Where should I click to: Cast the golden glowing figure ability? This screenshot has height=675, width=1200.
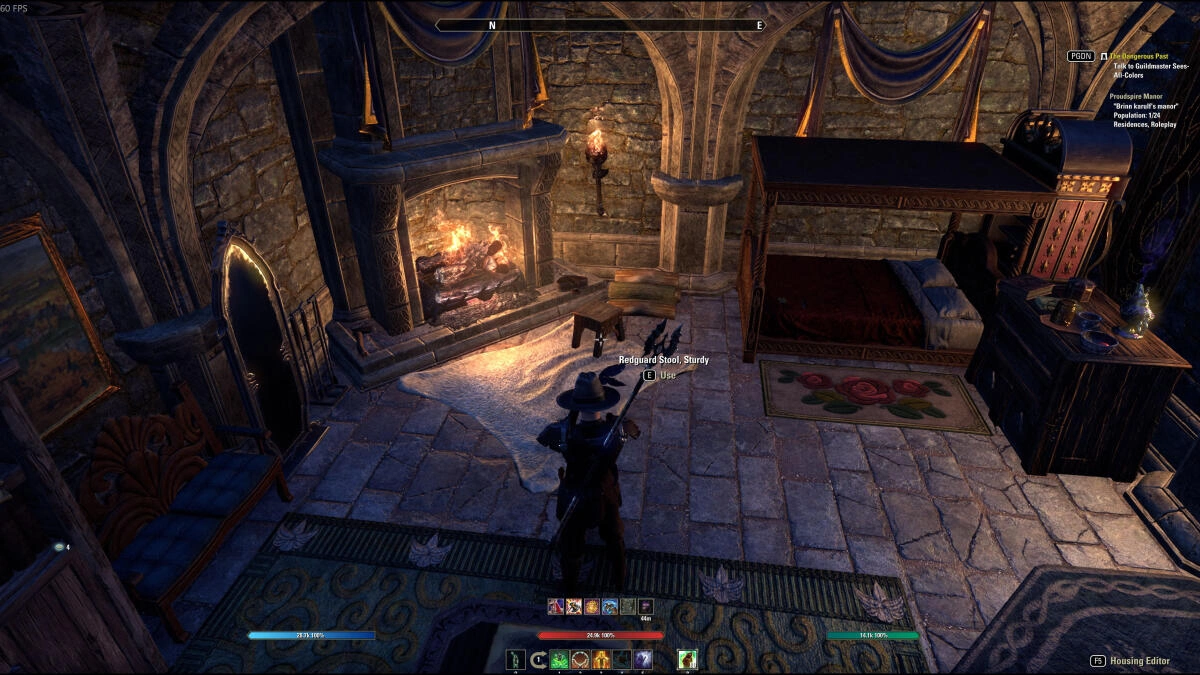(x=601, y=659)
